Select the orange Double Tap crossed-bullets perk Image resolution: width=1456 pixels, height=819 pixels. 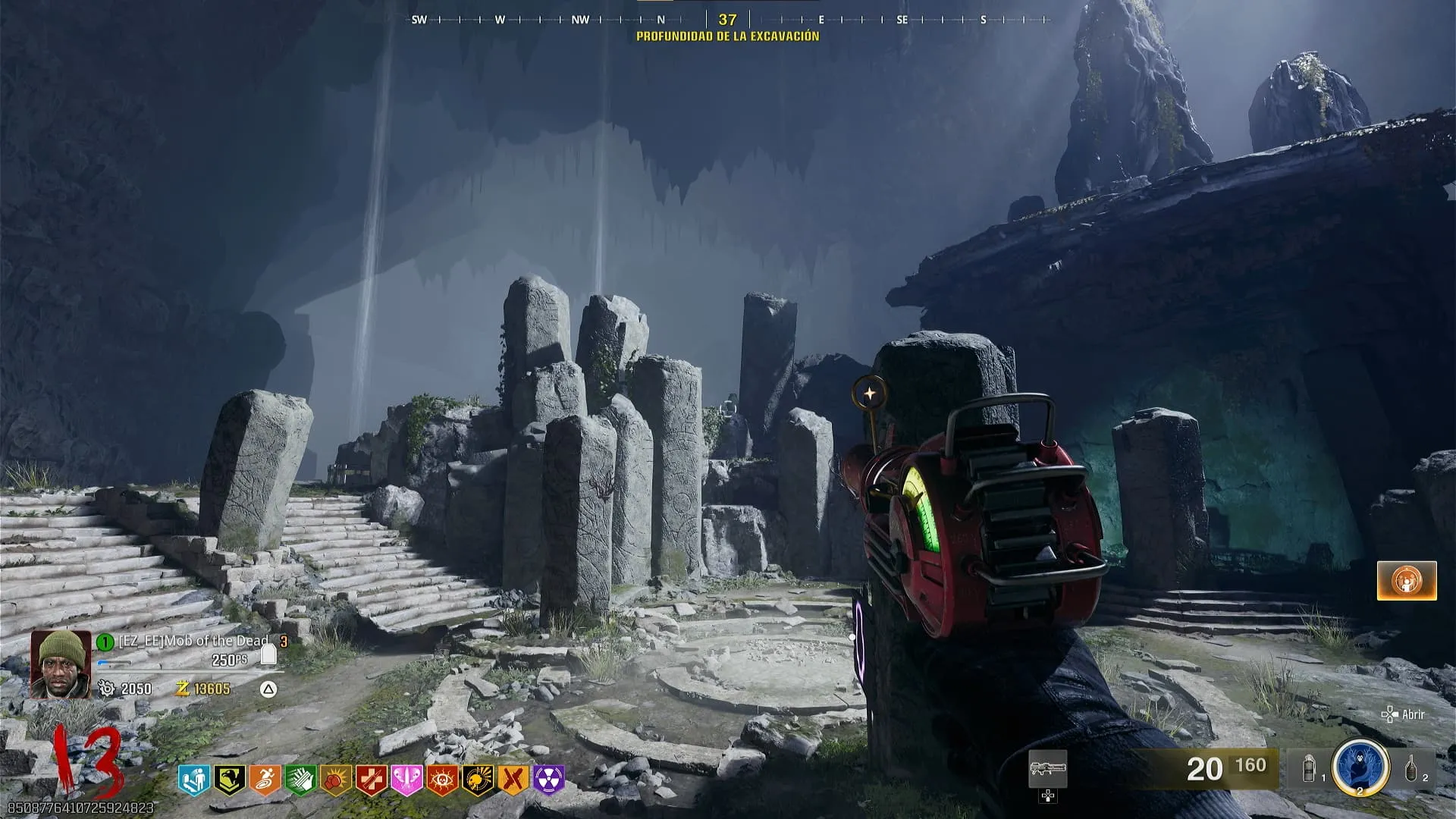(x=514, y=780)
